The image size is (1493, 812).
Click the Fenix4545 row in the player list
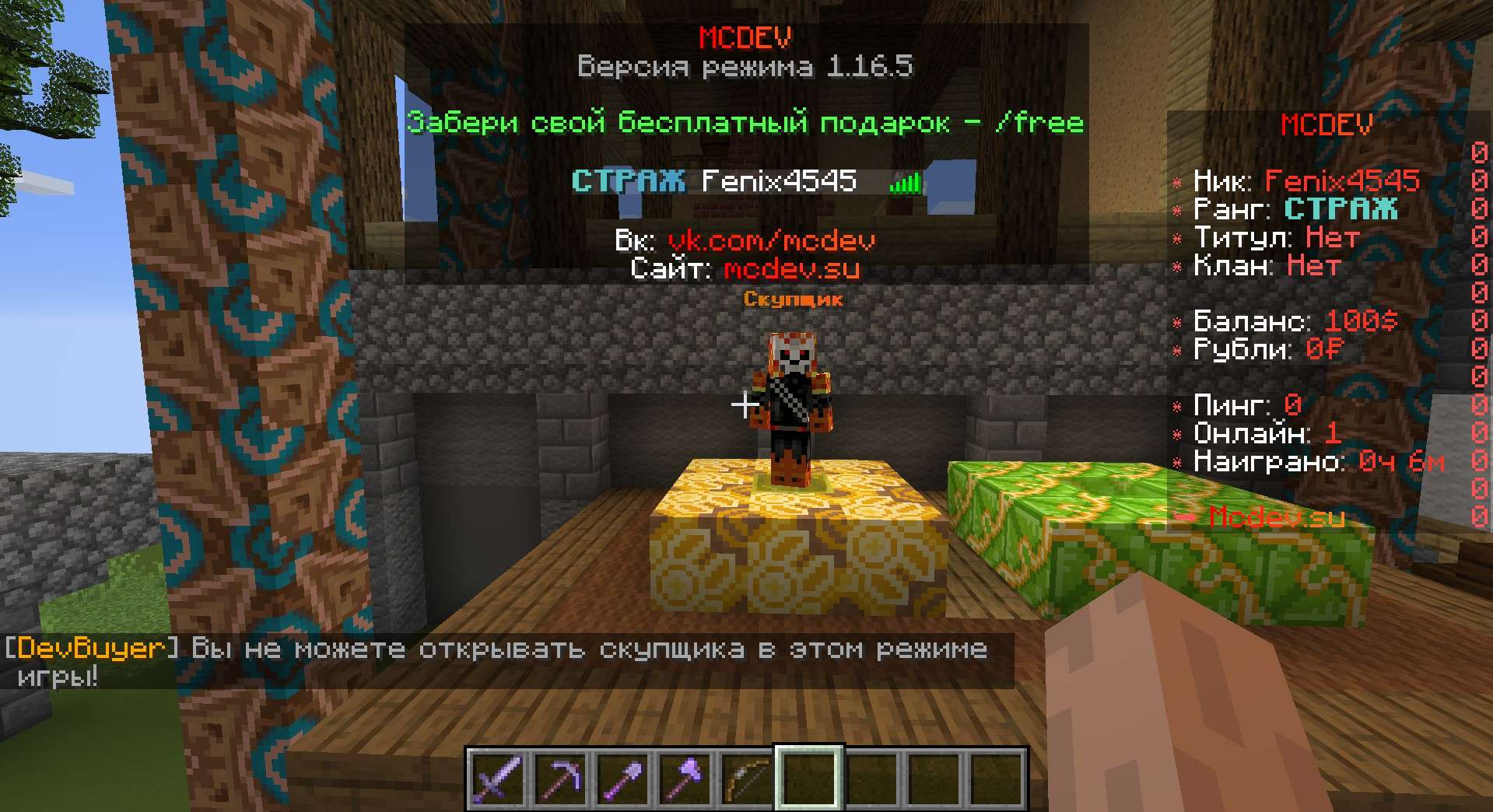tap(746, 181)
